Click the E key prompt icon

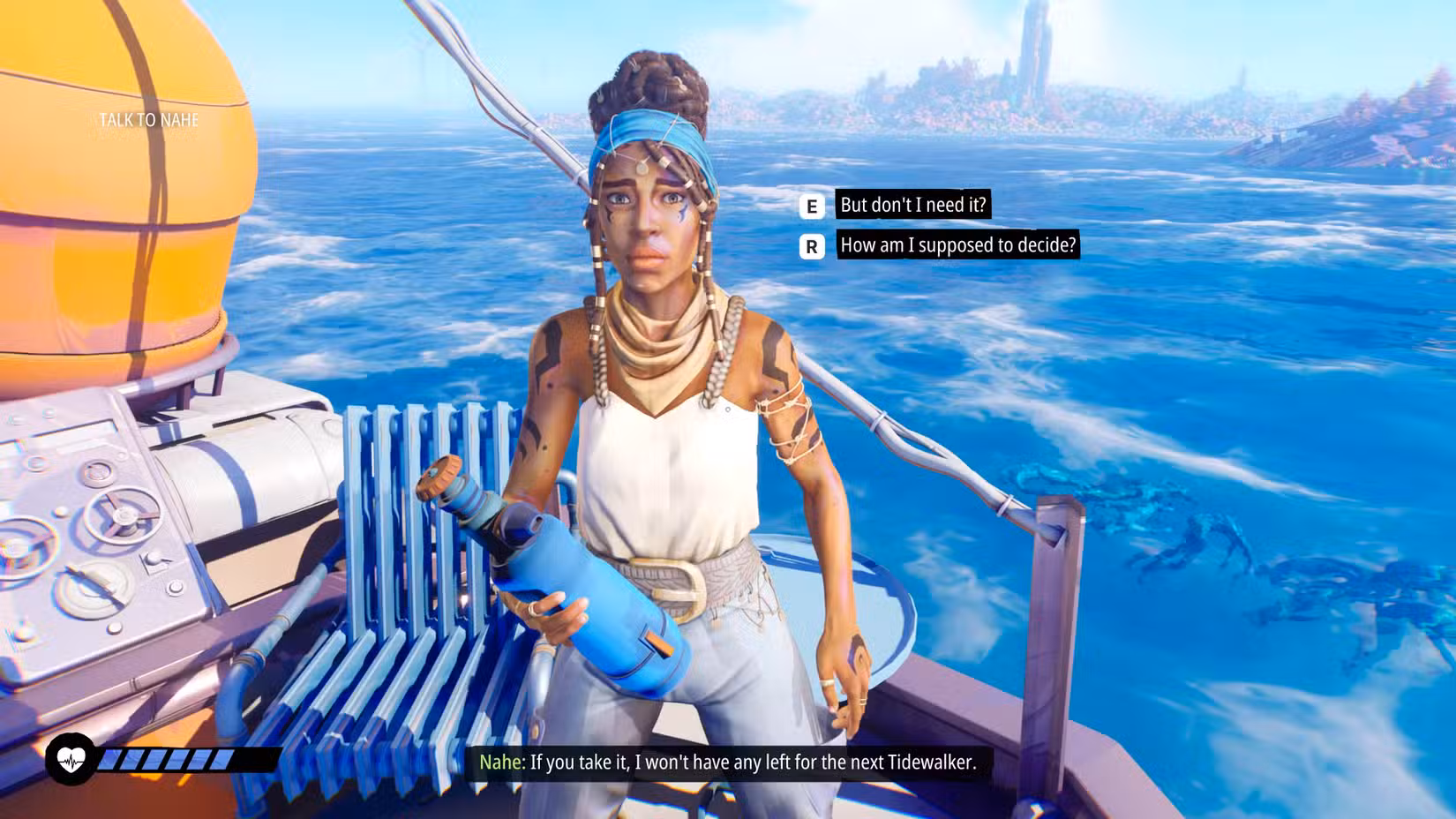point(811,207)
